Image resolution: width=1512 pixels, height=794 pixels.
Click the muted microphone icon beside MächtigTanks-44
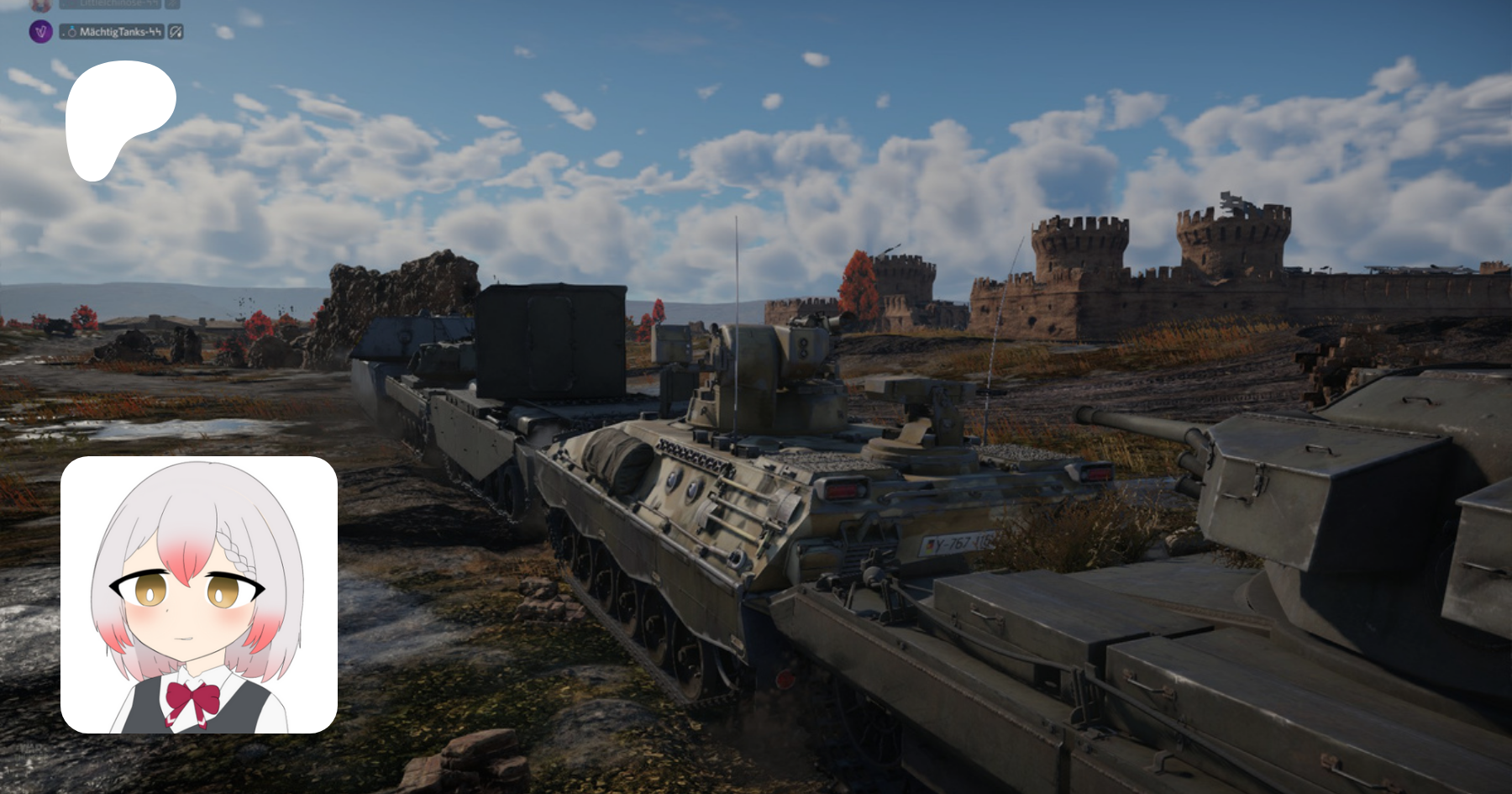(x=176, y=32)
